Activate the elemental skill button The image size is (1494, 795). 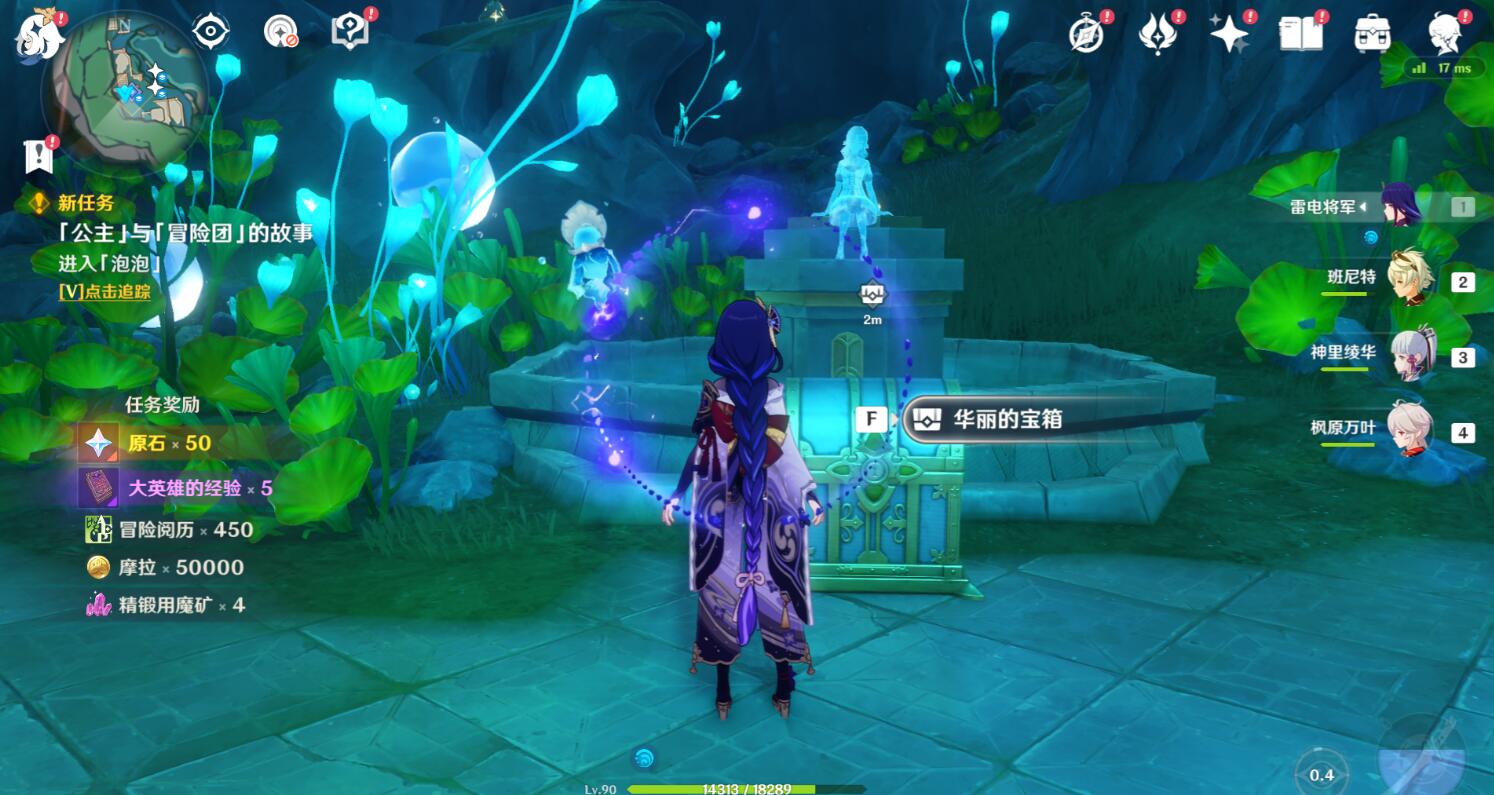click(1321, 773)
